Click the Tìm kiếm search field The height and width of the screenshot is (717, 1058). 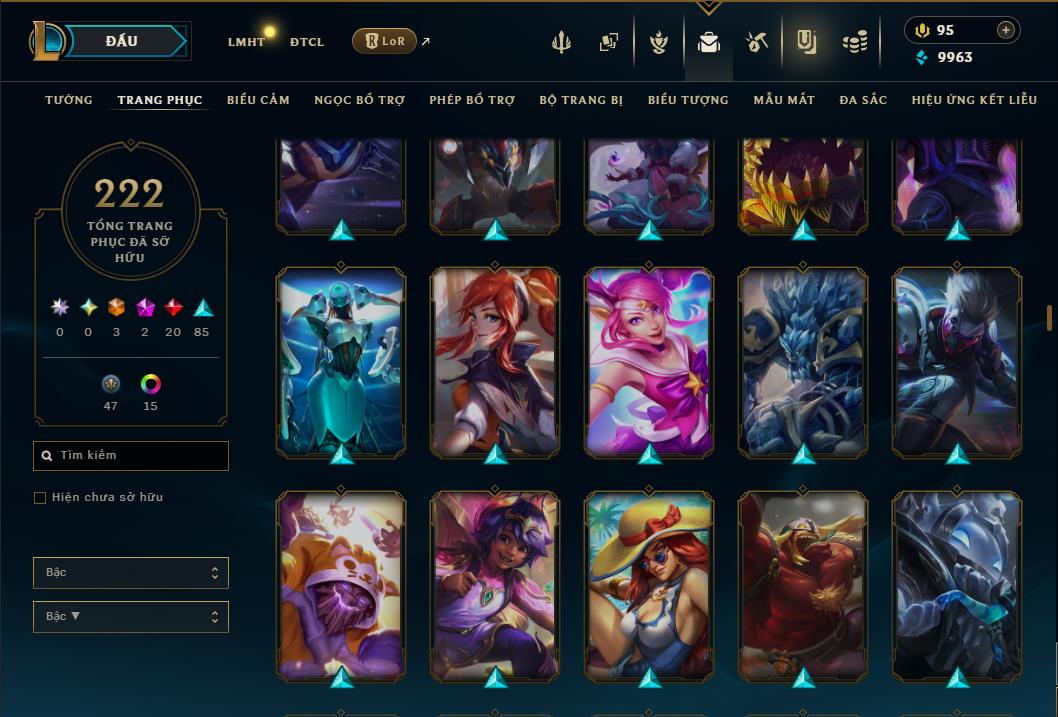[131, 456]
